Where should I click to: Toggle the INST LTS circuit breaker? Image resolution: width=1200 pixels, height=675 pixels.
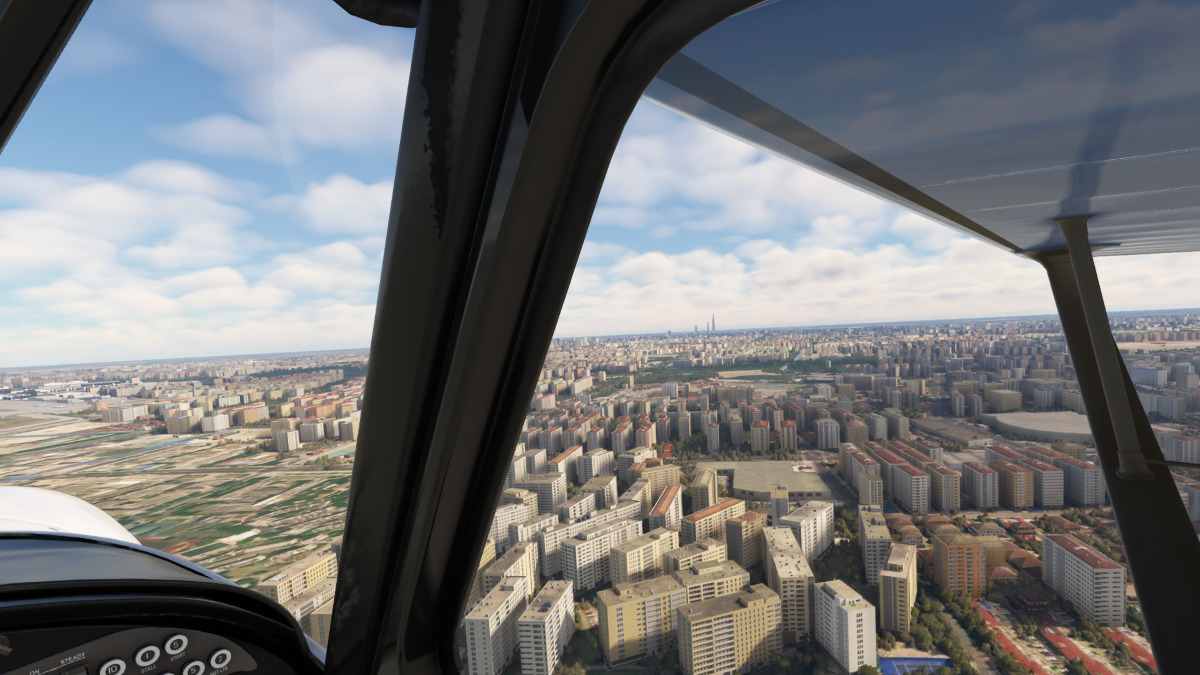[x=220, y=659]
